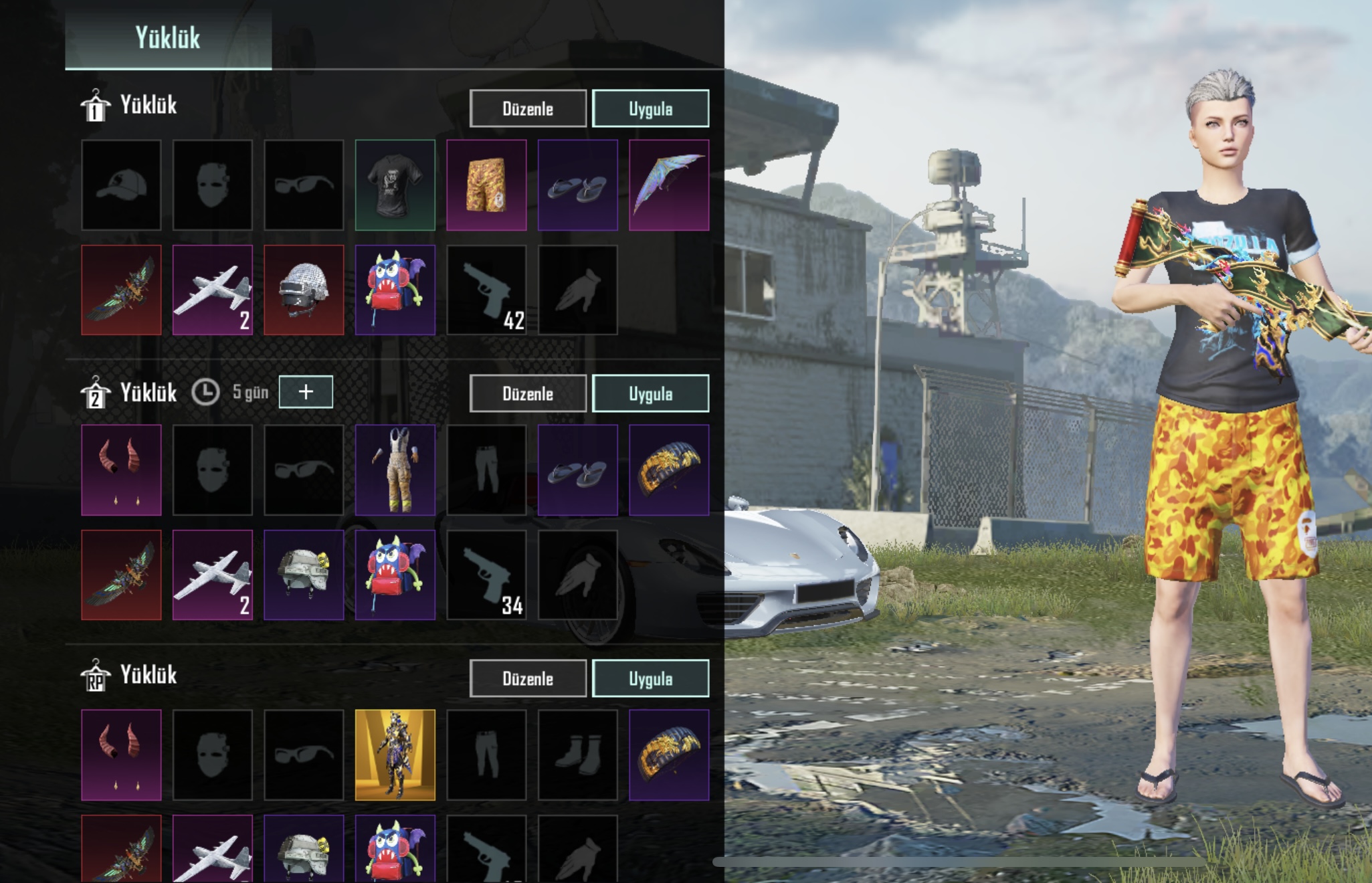Image resolution: width=1372 pixels, height=883 pixels.
Task: Select the golden armored outfit slot
Action: coord(395,755)
